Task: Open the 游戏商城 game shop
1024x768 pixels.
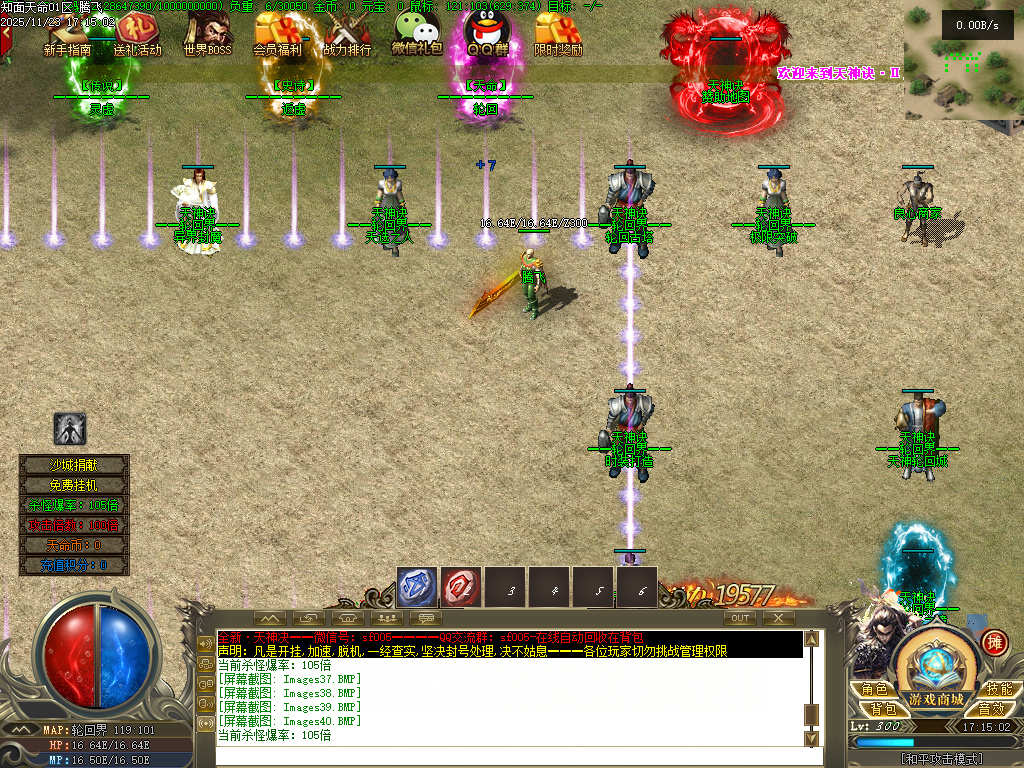Action: coord(936,699)
